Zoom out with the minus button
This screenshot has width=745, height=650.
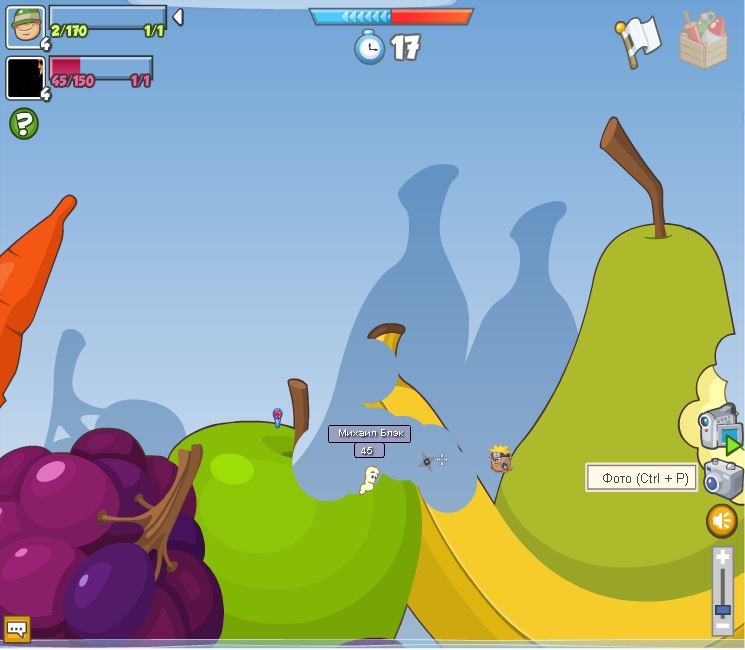[722, 626]
